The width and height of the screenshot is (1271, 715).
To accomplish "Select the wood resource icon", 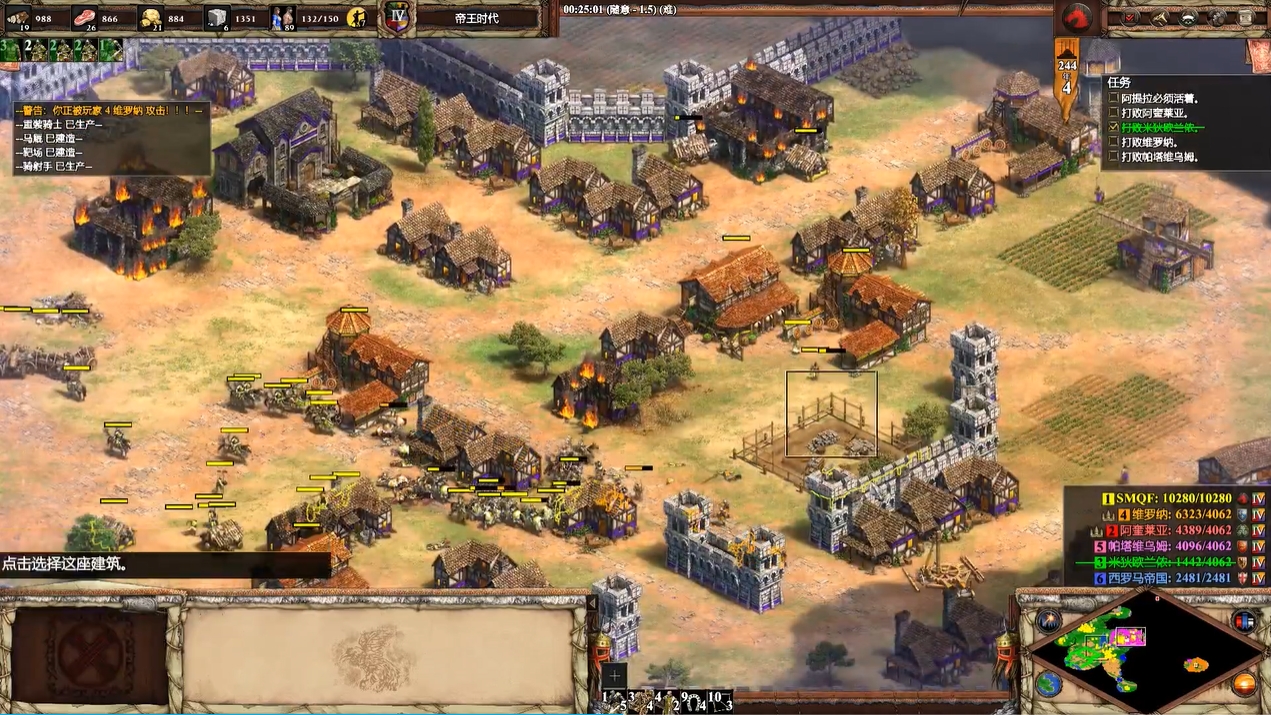I will 18,17.
